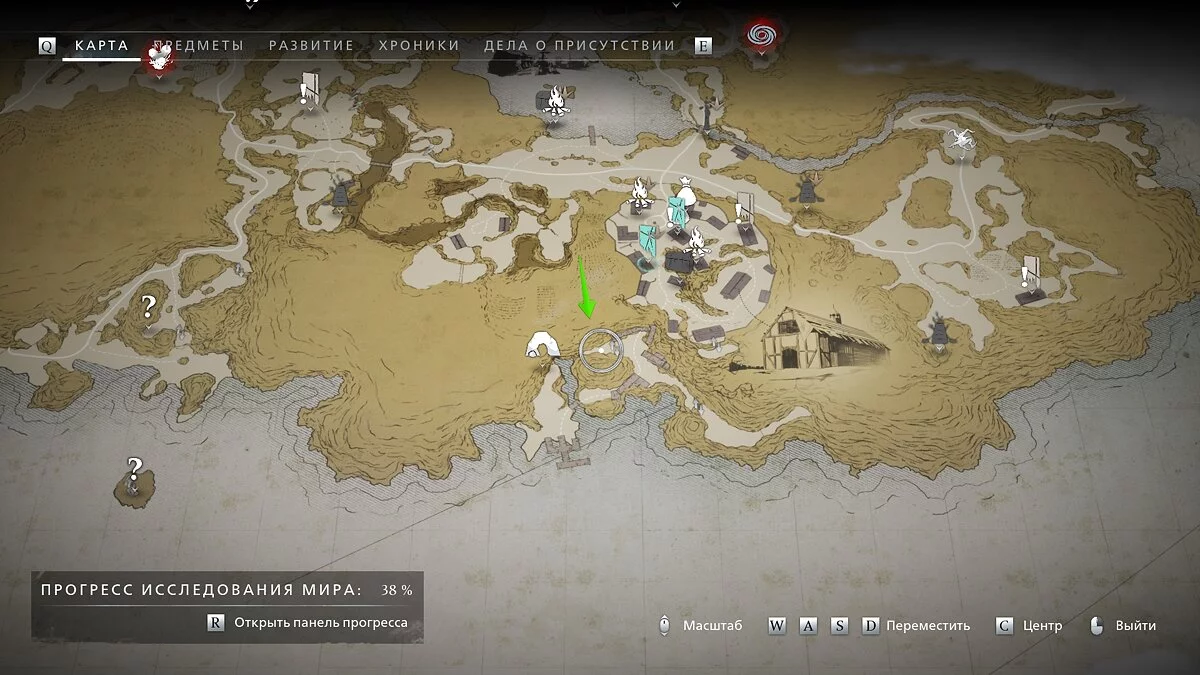Image resolution: width=1200 pixels, height=675 pixels.
Task: Click the white cave marker beside the cursor ring
Action: tap(543, 345)
